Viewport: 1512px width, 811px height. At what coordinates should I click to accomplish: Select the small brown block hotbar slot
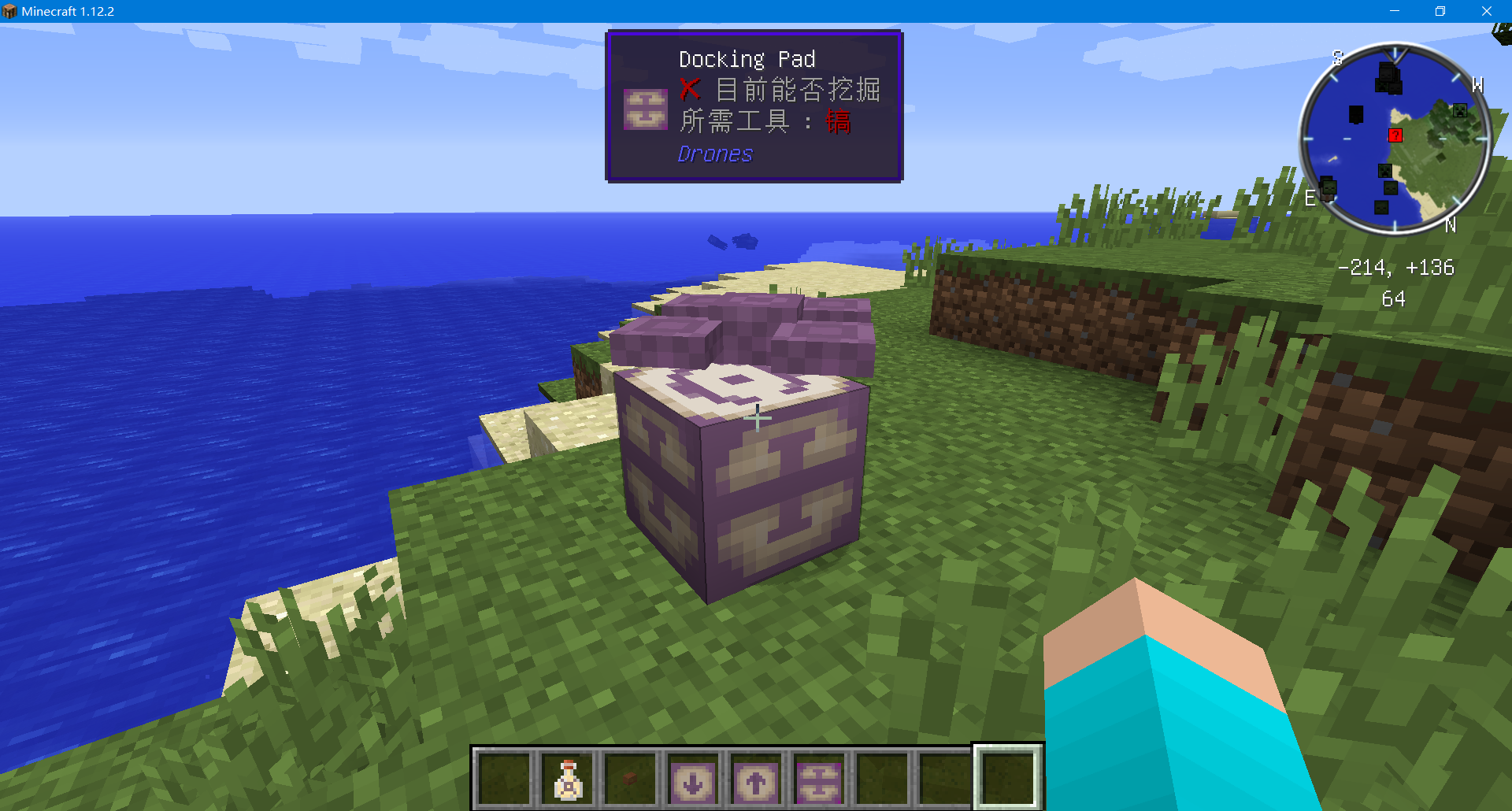tap(630, 779)
